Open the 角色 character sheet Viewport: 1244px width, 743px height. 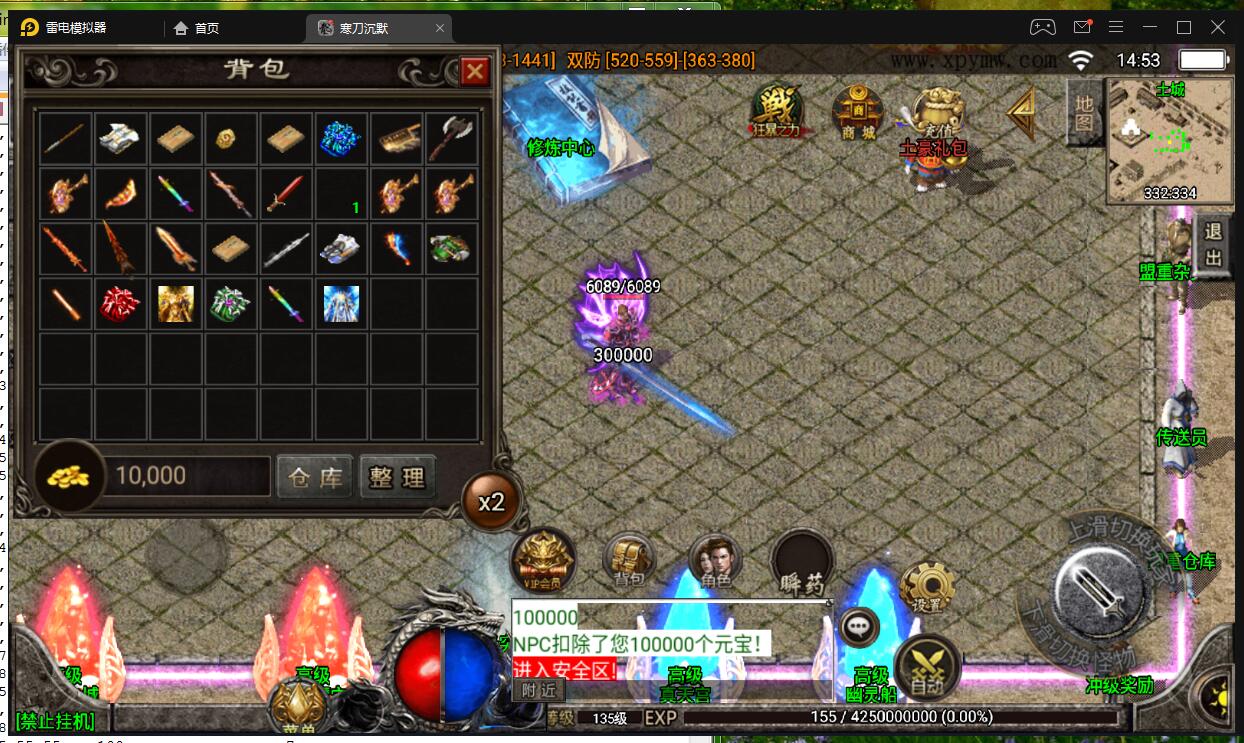[716, 562]
